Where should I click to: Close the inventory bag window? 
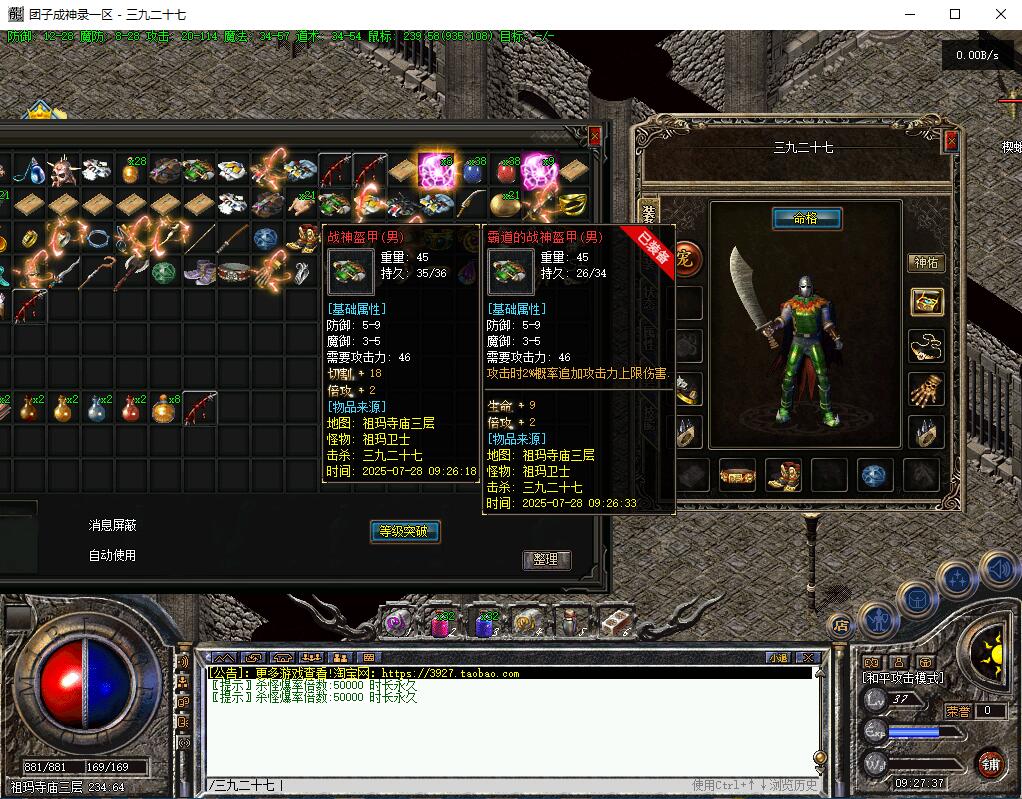[595, 136]
